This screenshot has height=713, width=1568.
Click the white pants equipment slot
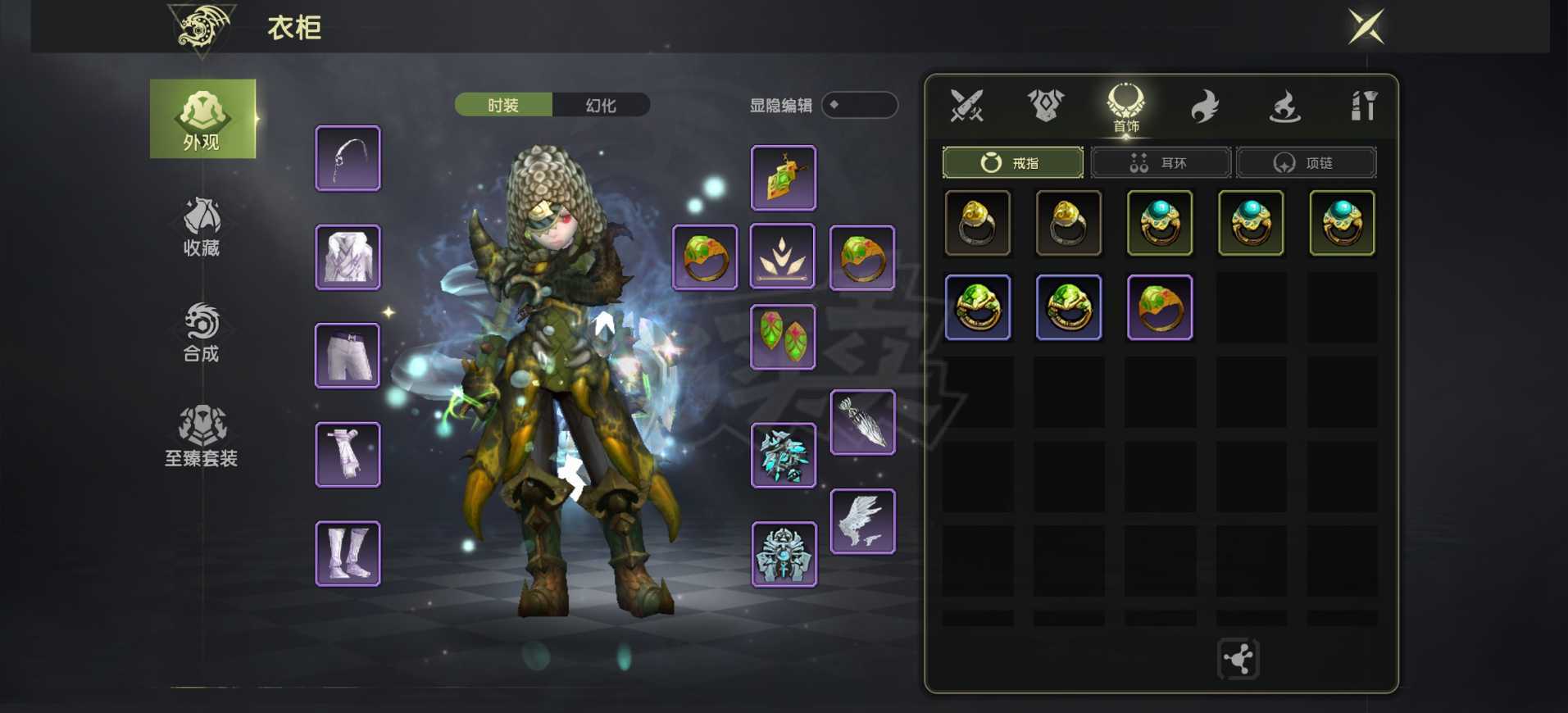point(348,356)
